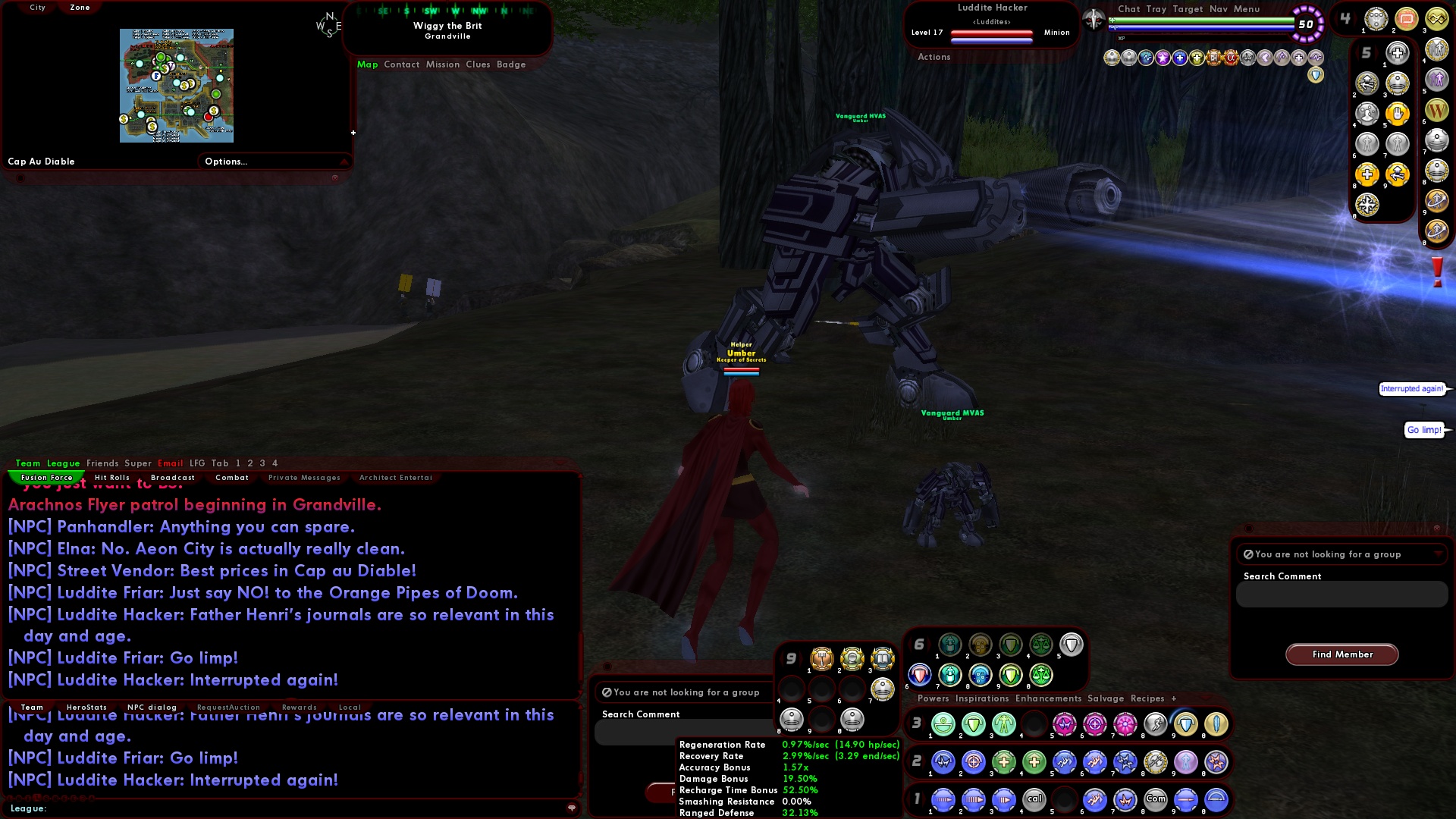Image resolution: width=1456 pixels, height=819 pixels.
Task: Click the silver cross power in tray 5
Action: point(1398,53)
